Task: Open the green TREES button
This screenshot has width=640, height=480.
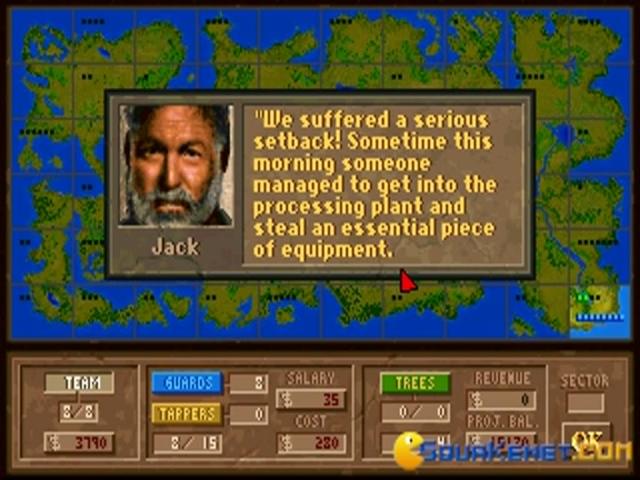Action: pyautogui.click(x=415, y=383)
